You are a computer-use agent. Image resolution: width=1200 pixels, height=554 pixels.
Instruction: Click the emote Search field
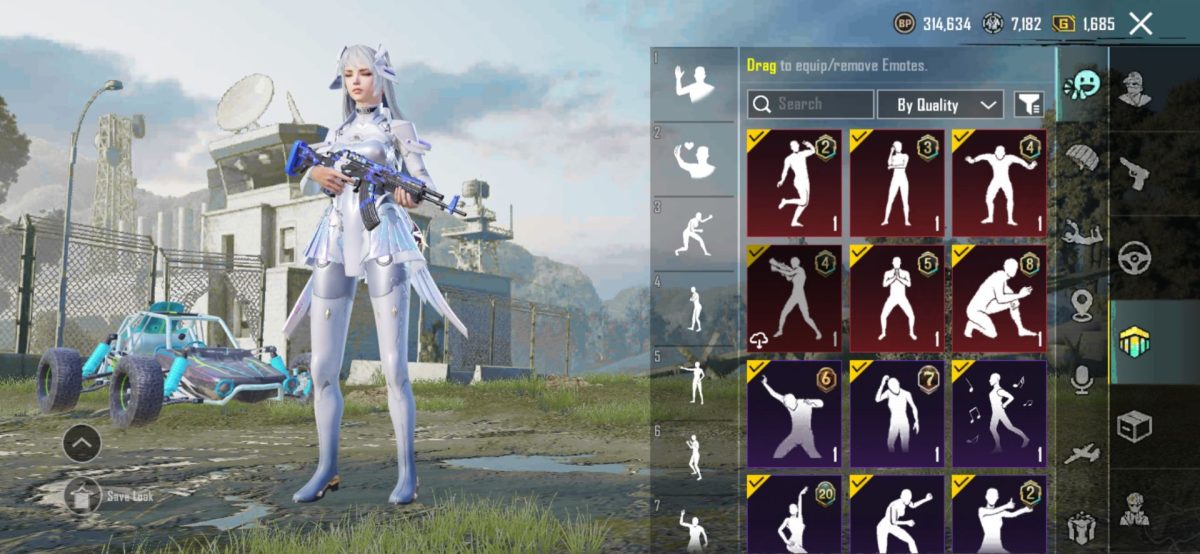pos(810,104)
